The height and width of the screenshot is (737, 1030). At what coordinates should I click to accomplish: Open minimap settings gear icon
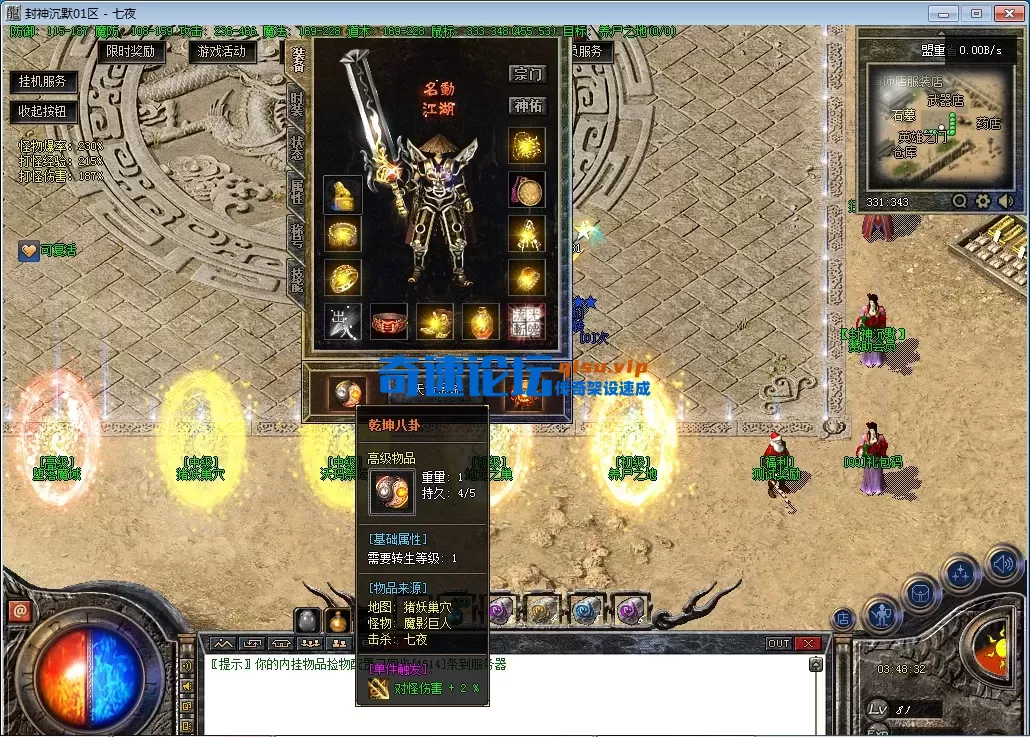983,201
